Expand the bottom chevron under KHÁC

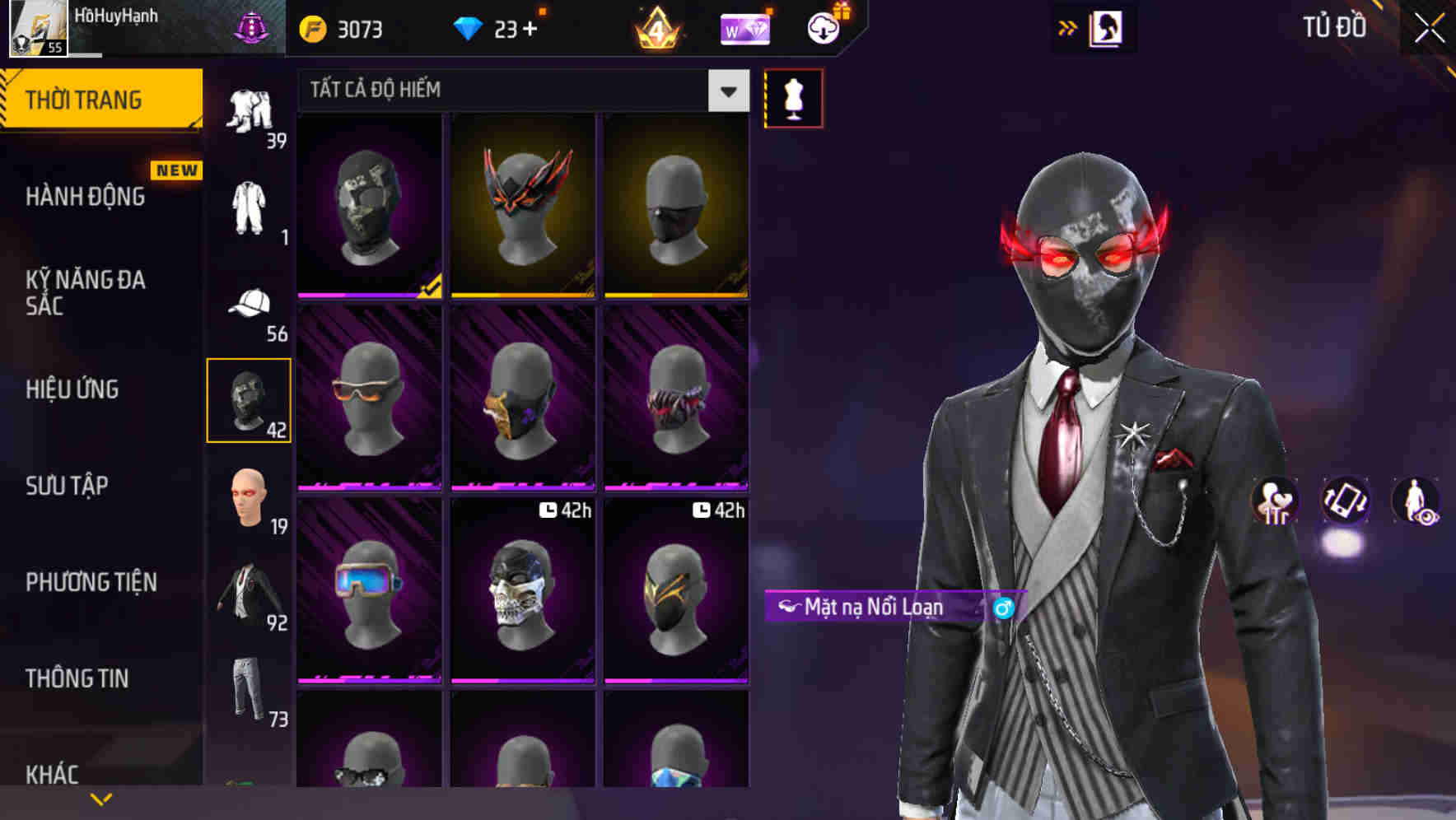[x=101, y=798]
